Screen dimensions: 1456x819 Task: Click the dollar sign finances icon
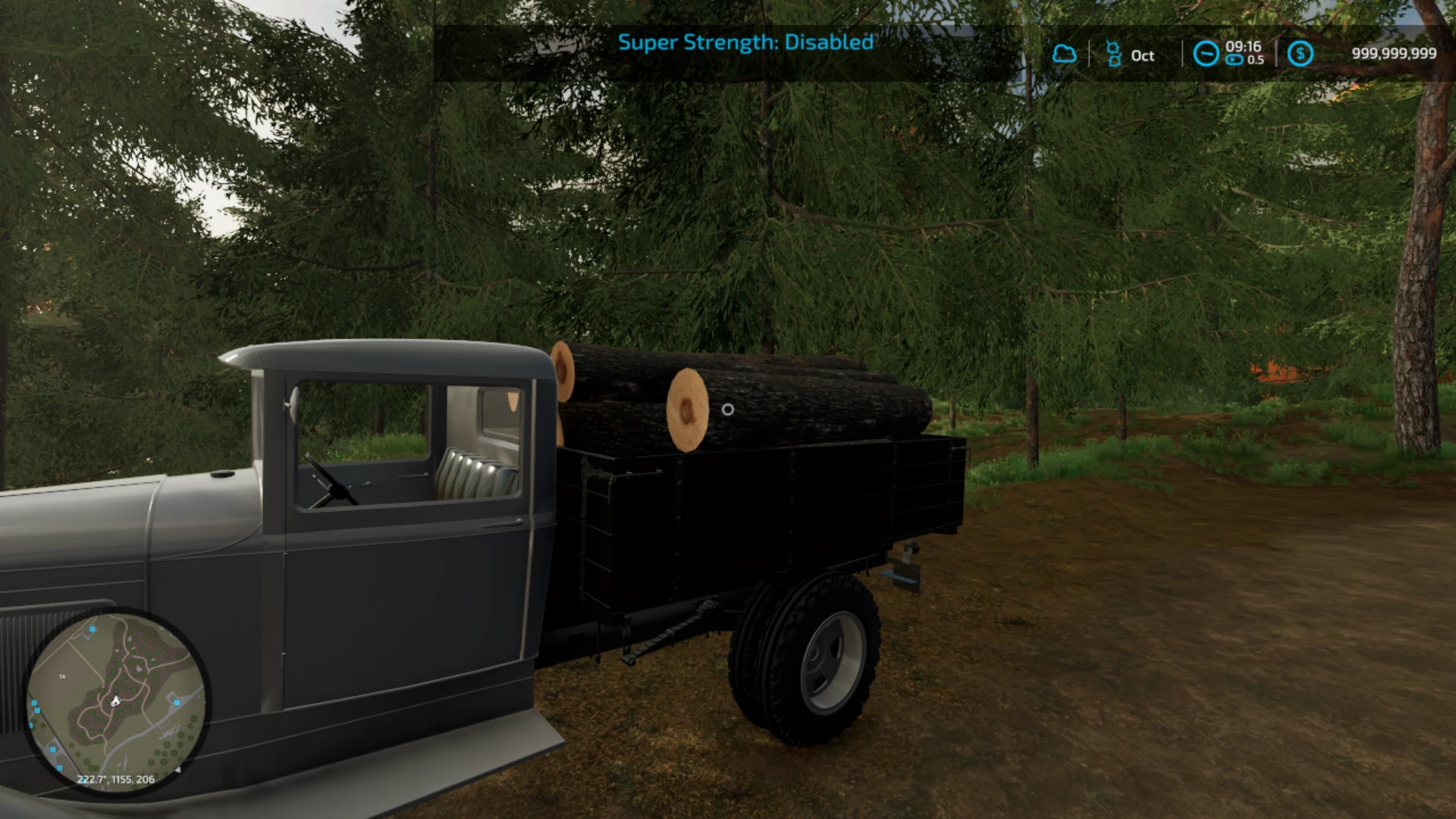pyautogui.click(x=1301, y=54)
